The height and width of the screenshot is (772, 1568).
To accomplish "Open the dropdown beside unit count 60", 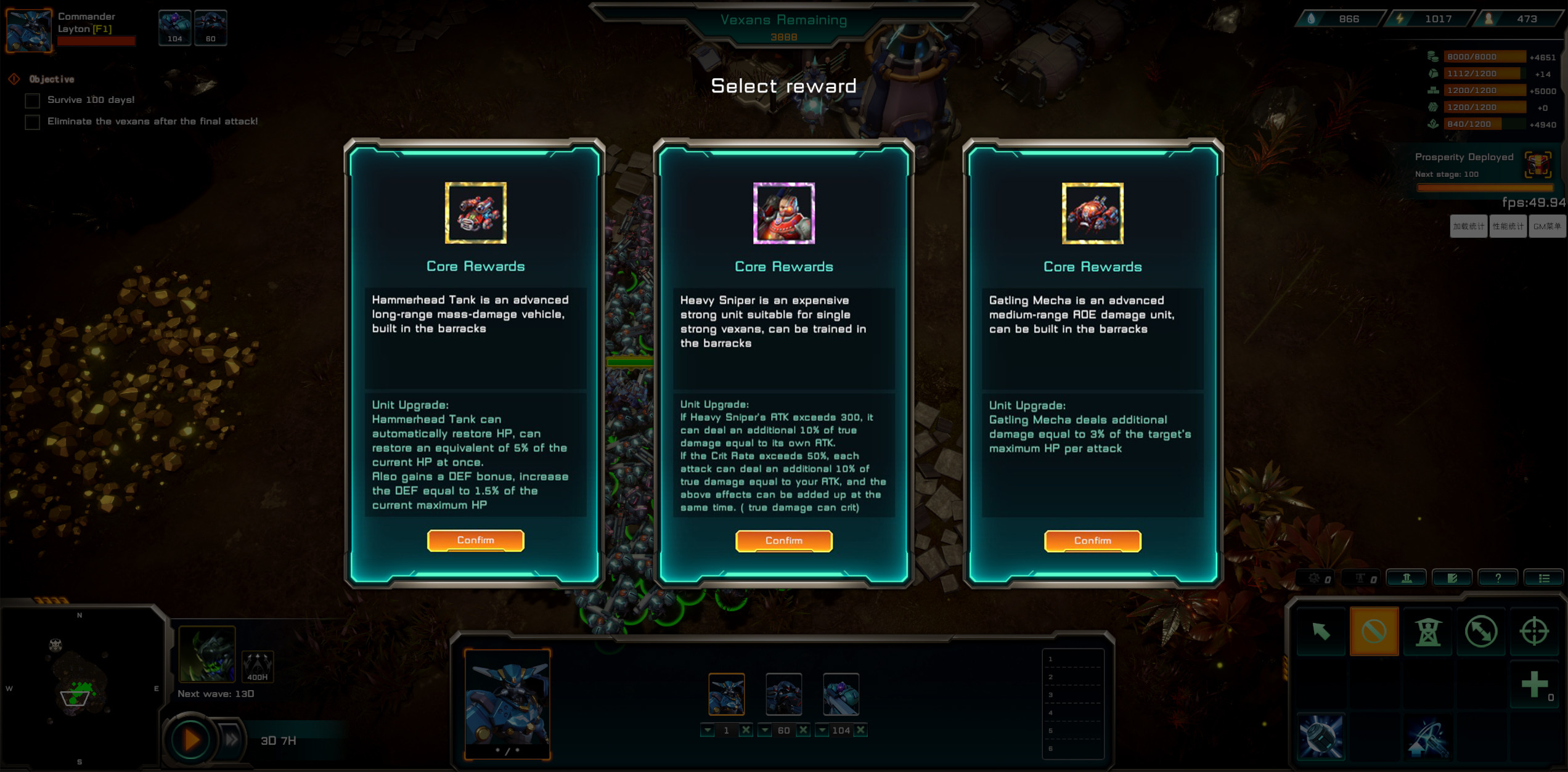I will click(x=764, y=729).
